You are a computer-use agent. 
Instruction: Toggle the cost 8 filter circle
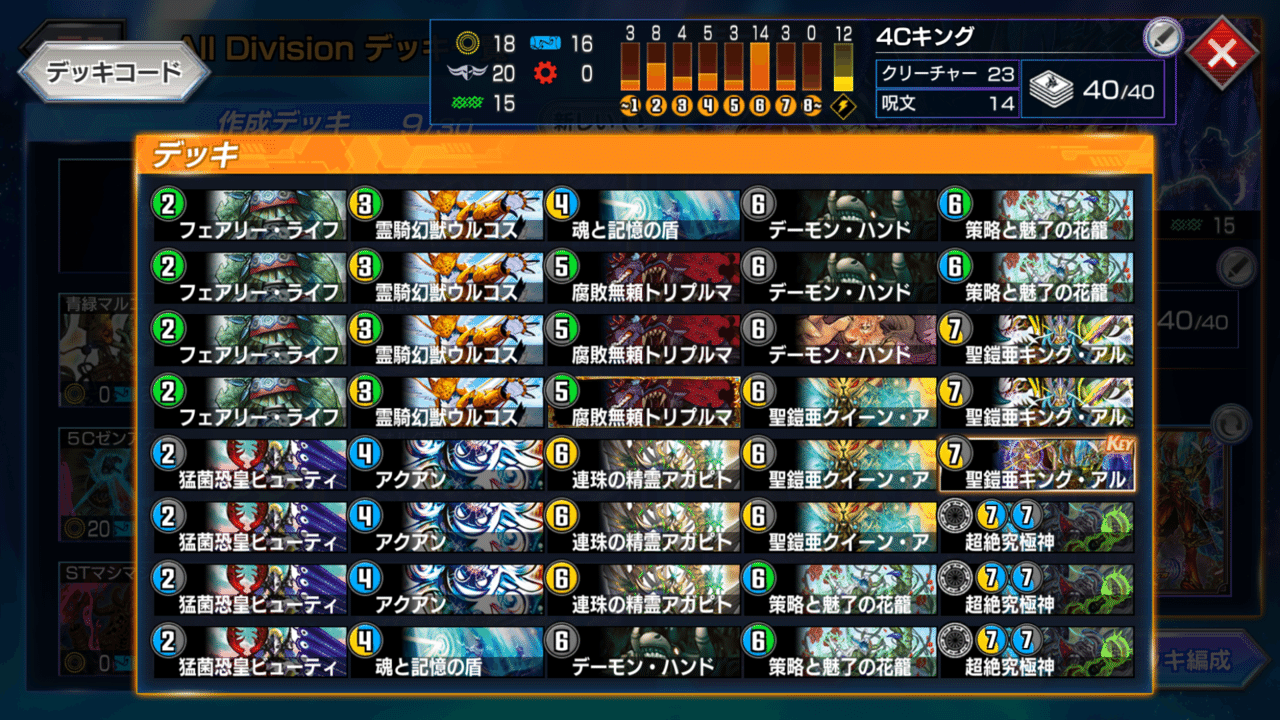812,103
